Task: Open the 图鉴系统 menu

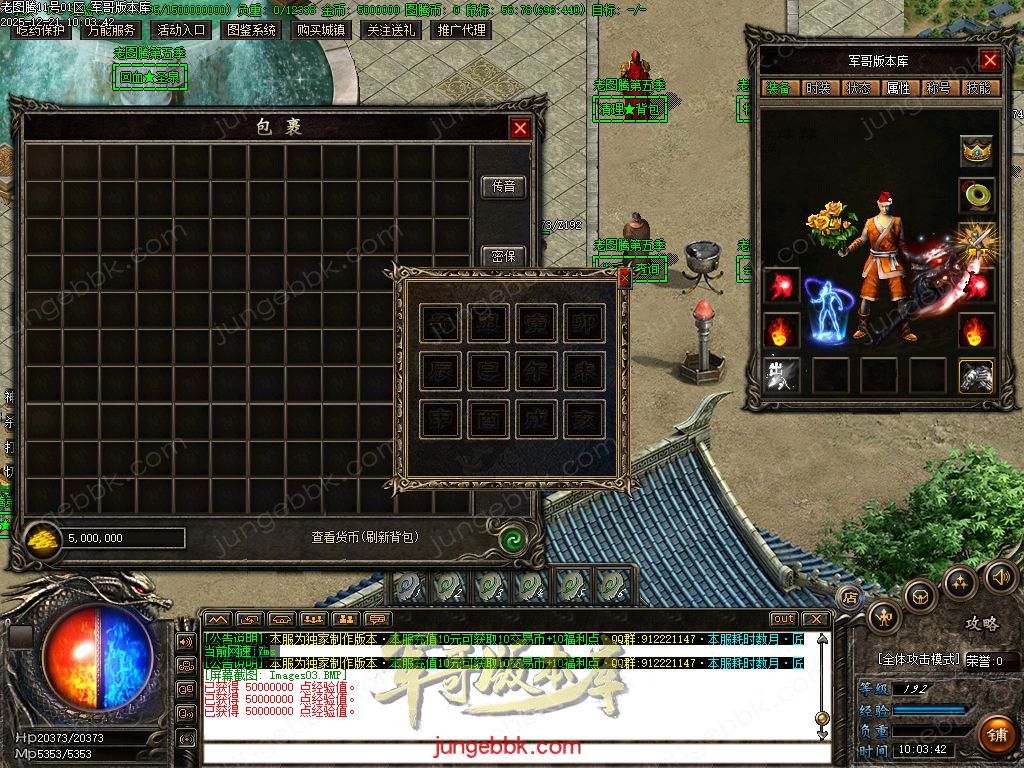Action: coord(251,30)
